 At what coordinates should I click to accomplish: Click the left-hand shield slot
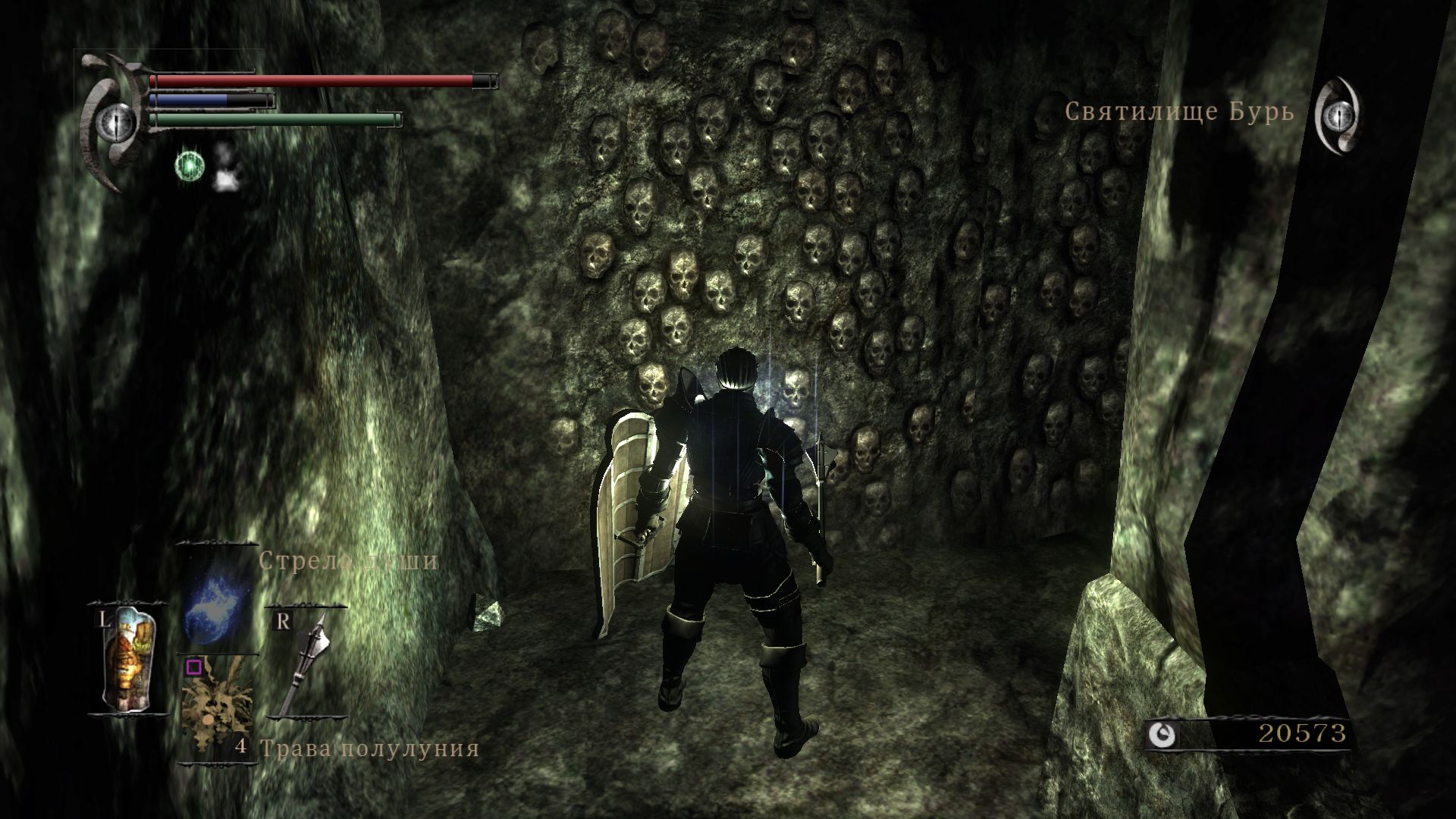pyautogui.click(x=127, y=660)
